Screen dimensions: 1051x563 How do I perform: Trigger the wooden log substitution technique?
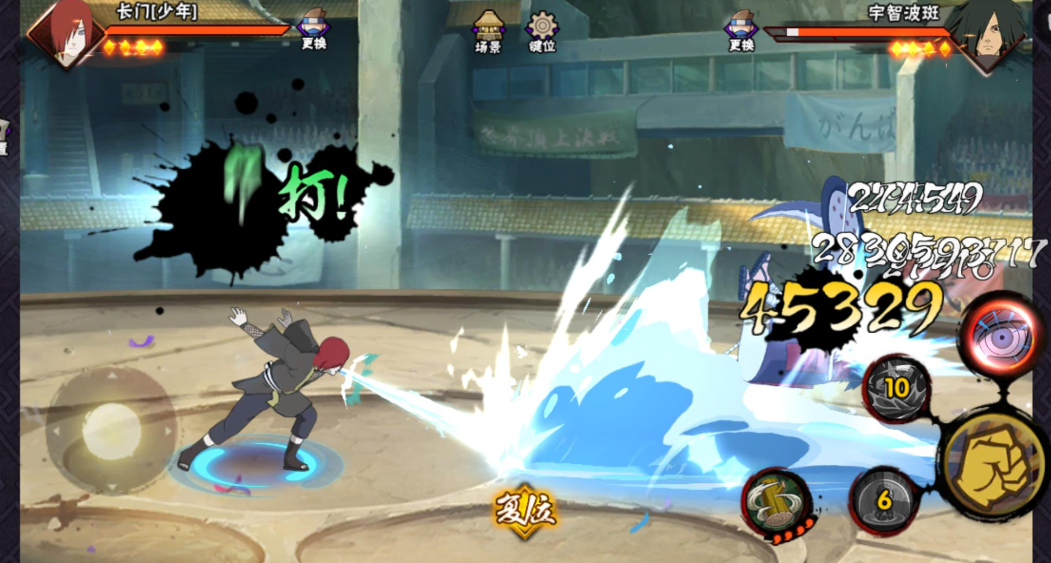click(774, 501)
